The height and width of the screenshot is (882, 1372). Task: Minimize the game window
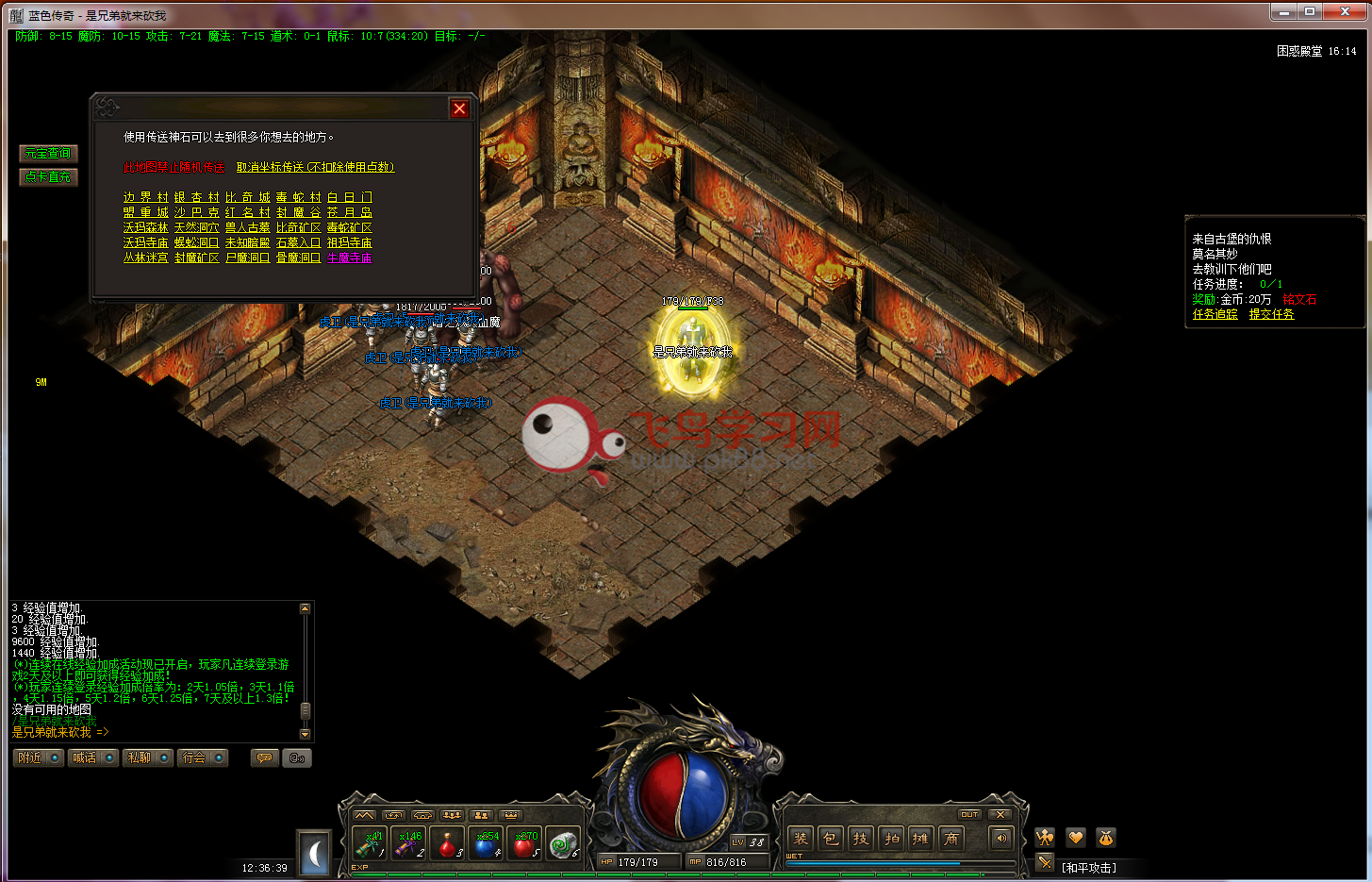click(1283, 12)
